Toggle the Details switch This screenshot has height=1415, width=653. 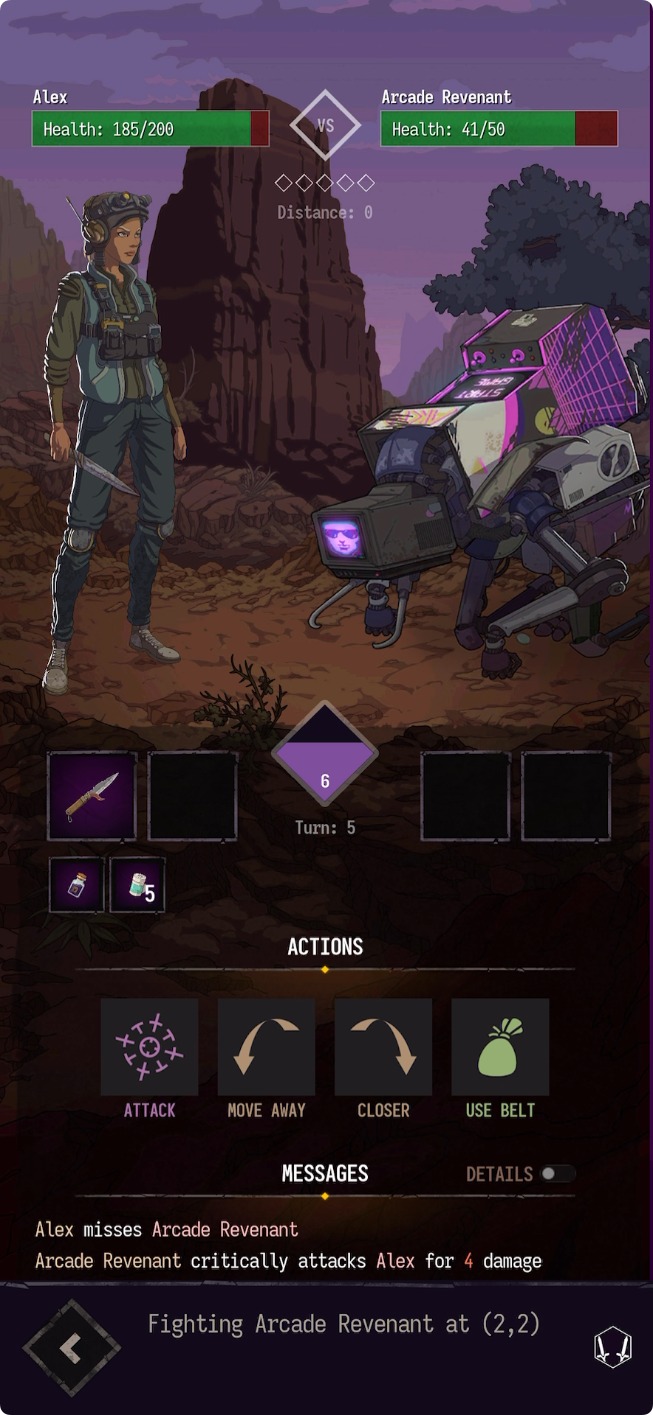pos(557,1174)
